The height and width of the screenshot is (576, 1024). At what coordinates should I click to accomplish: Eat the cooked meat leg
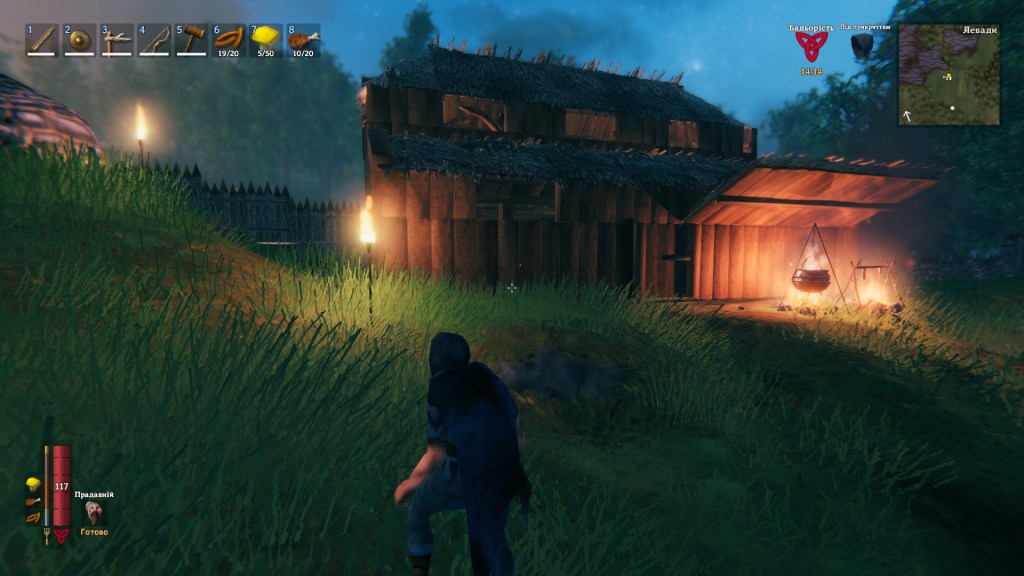(x=303, y=40)
